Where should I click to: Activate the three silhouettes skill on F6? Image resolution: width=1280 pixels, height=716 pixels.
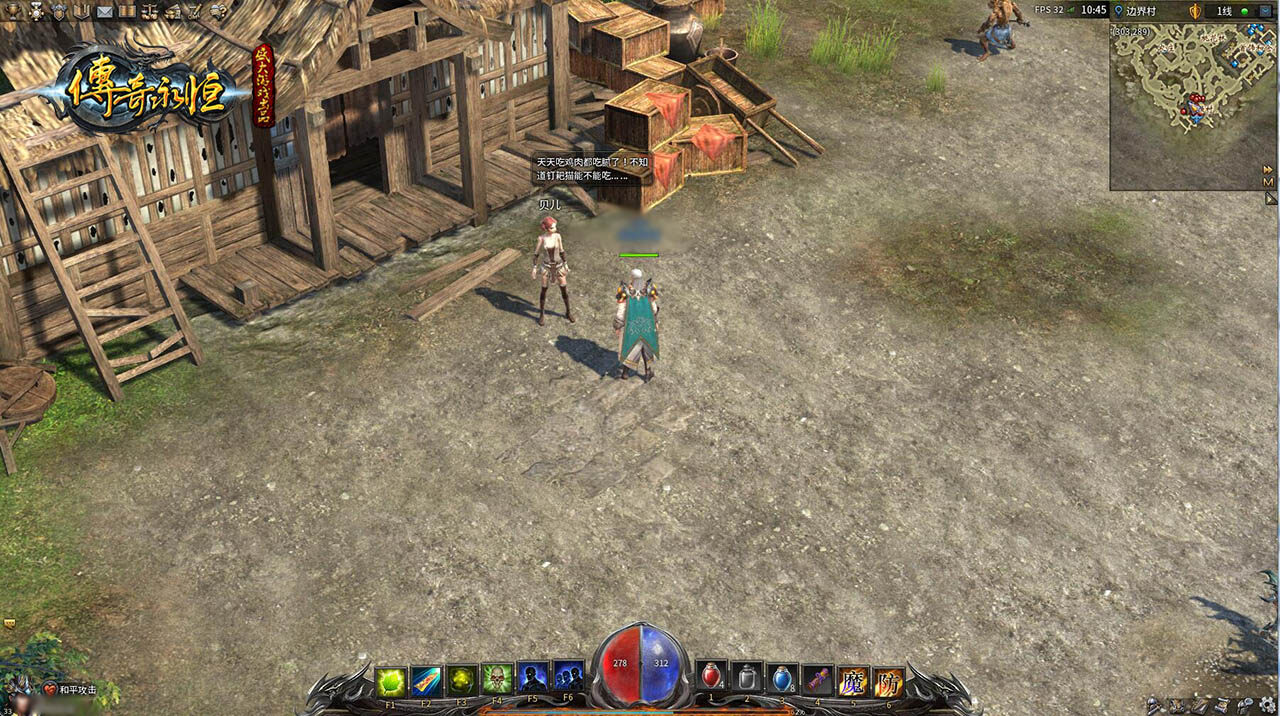point(568,680)
